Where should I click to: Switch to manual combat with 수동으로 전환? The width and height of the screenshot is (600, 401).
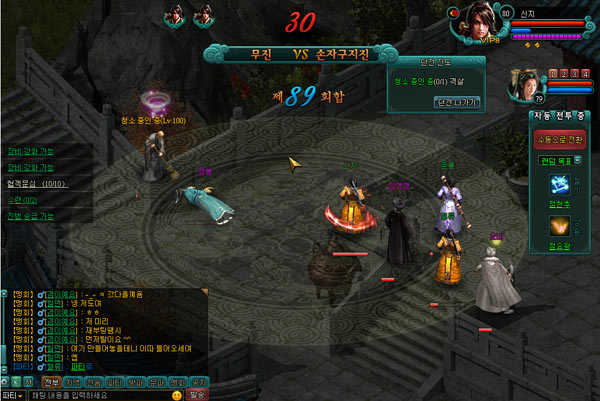tap(560, 139)
